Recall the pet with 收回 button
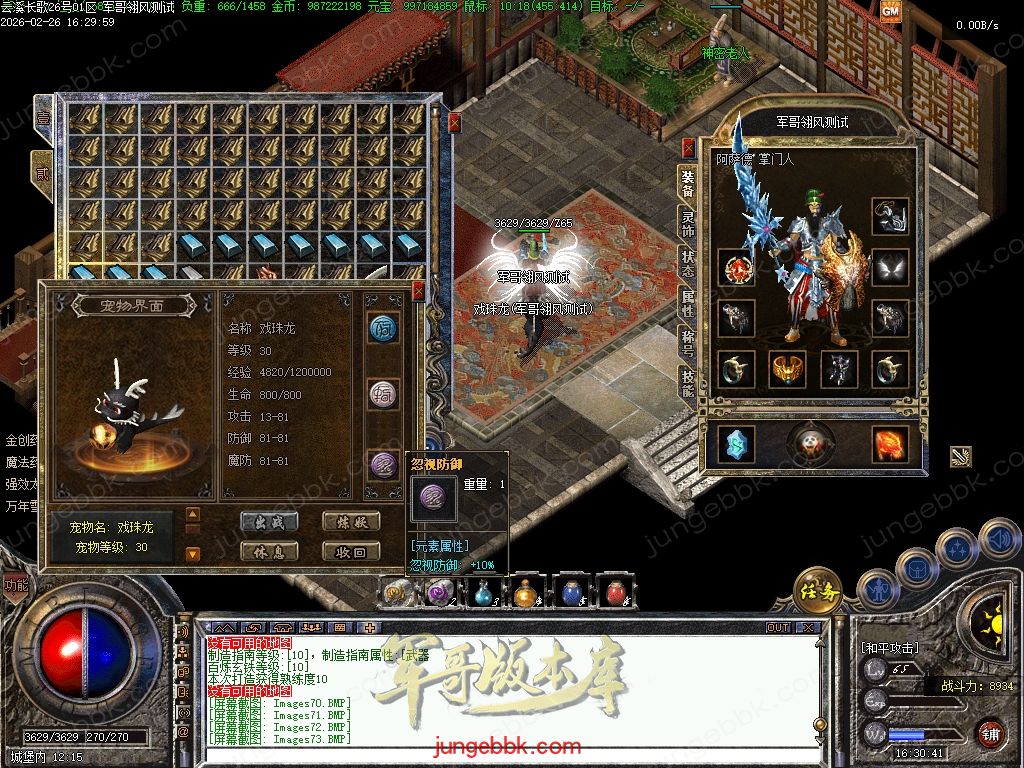Screen dimensions: 1024x768 tap(351, 551)
